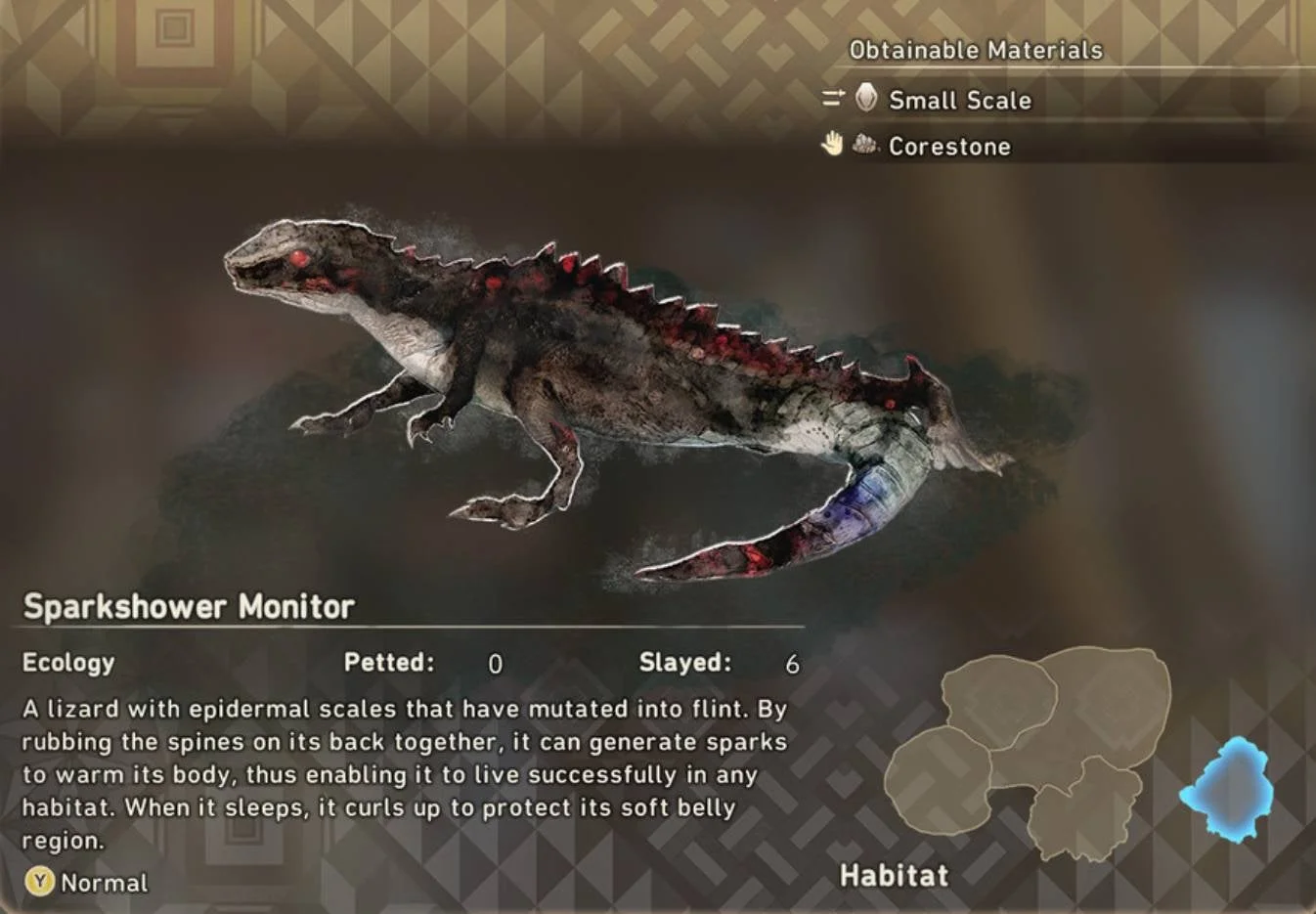The height and width of the screenshot is (914, 1316).
Task: Click the blue highlighted habitat region
Action: (1228, 790)
